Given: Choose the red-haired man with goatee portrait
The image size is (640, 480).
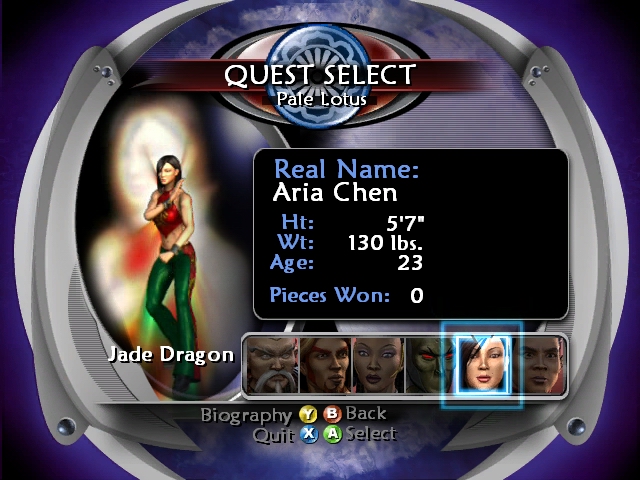Looking at the screenshot, I should pos(325,364).
